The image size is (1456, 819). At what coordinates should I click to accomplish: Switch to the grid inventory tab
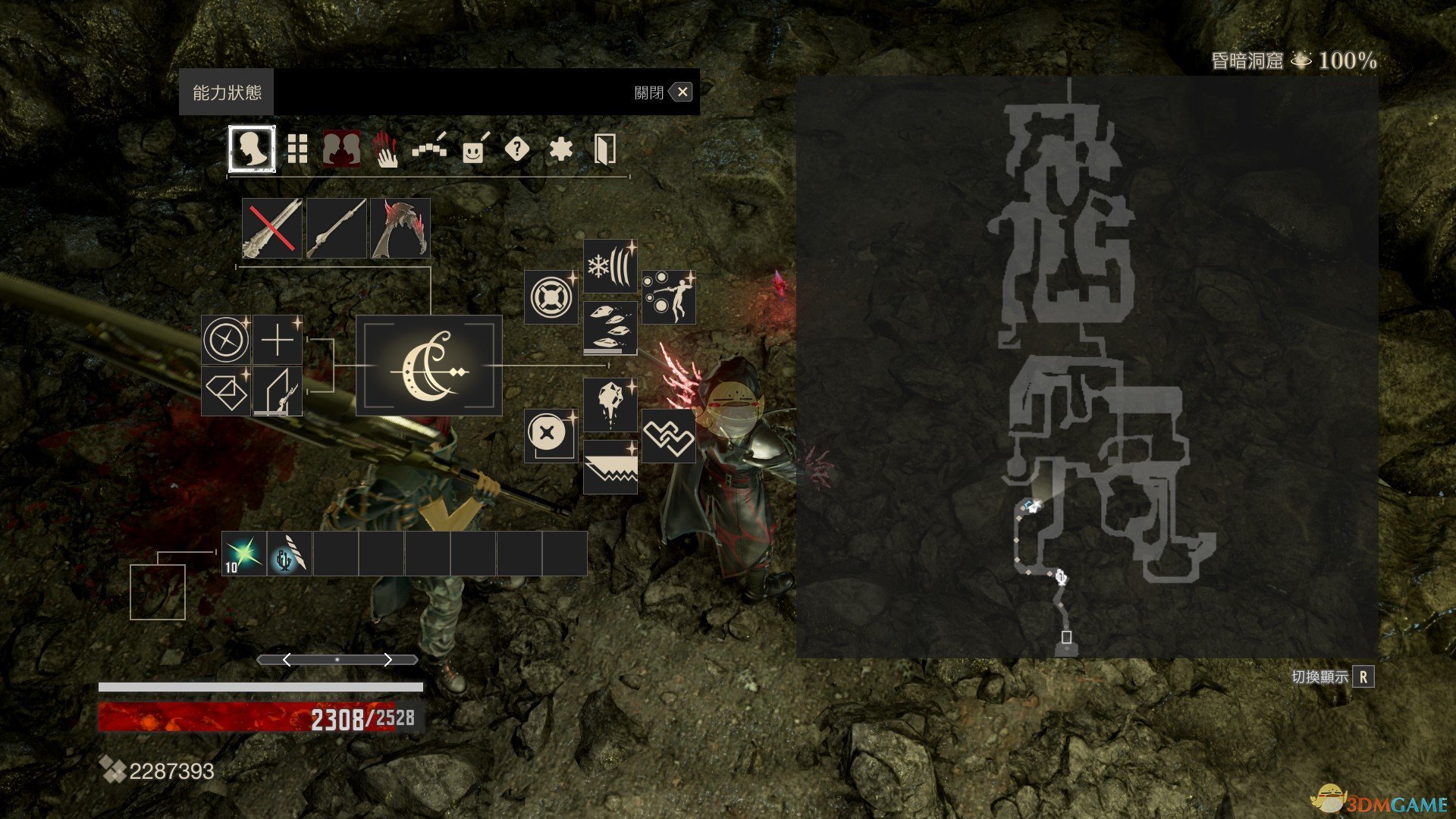tap(297, 149)
